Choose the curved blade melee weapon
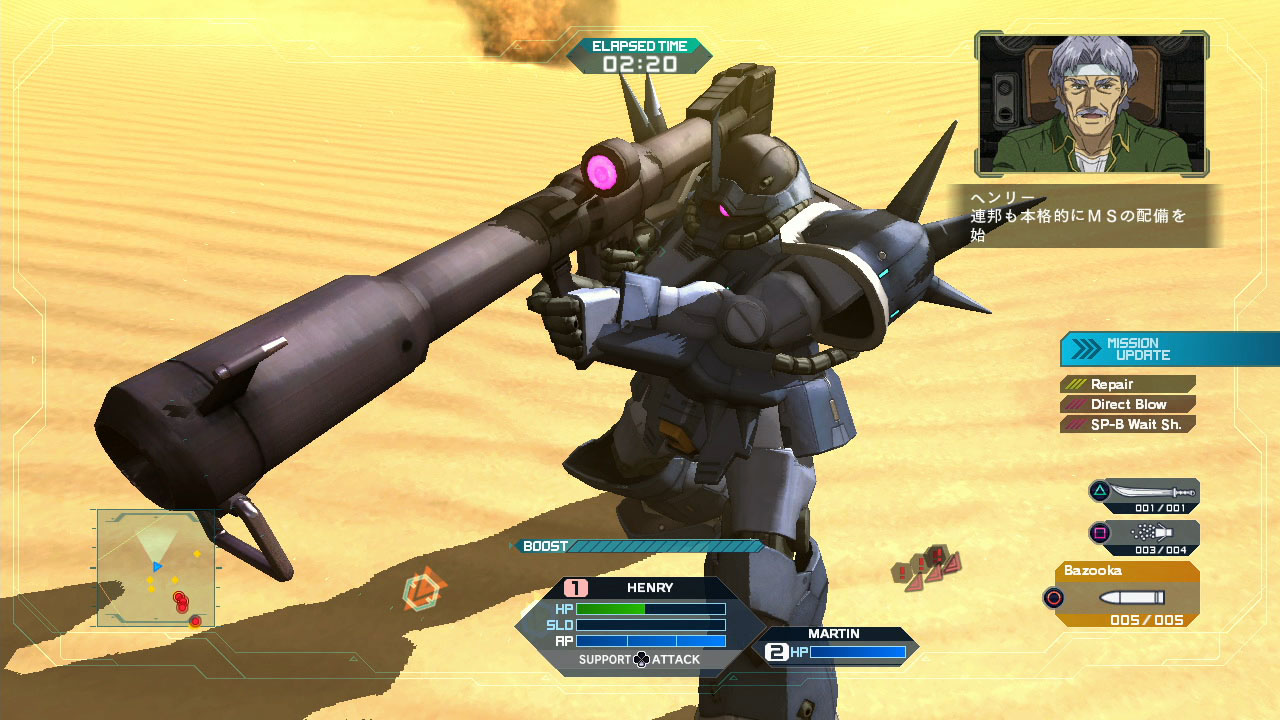The height and width of the screenshot is (720, 1280). pyautogui.click(x=1145, y=494)
